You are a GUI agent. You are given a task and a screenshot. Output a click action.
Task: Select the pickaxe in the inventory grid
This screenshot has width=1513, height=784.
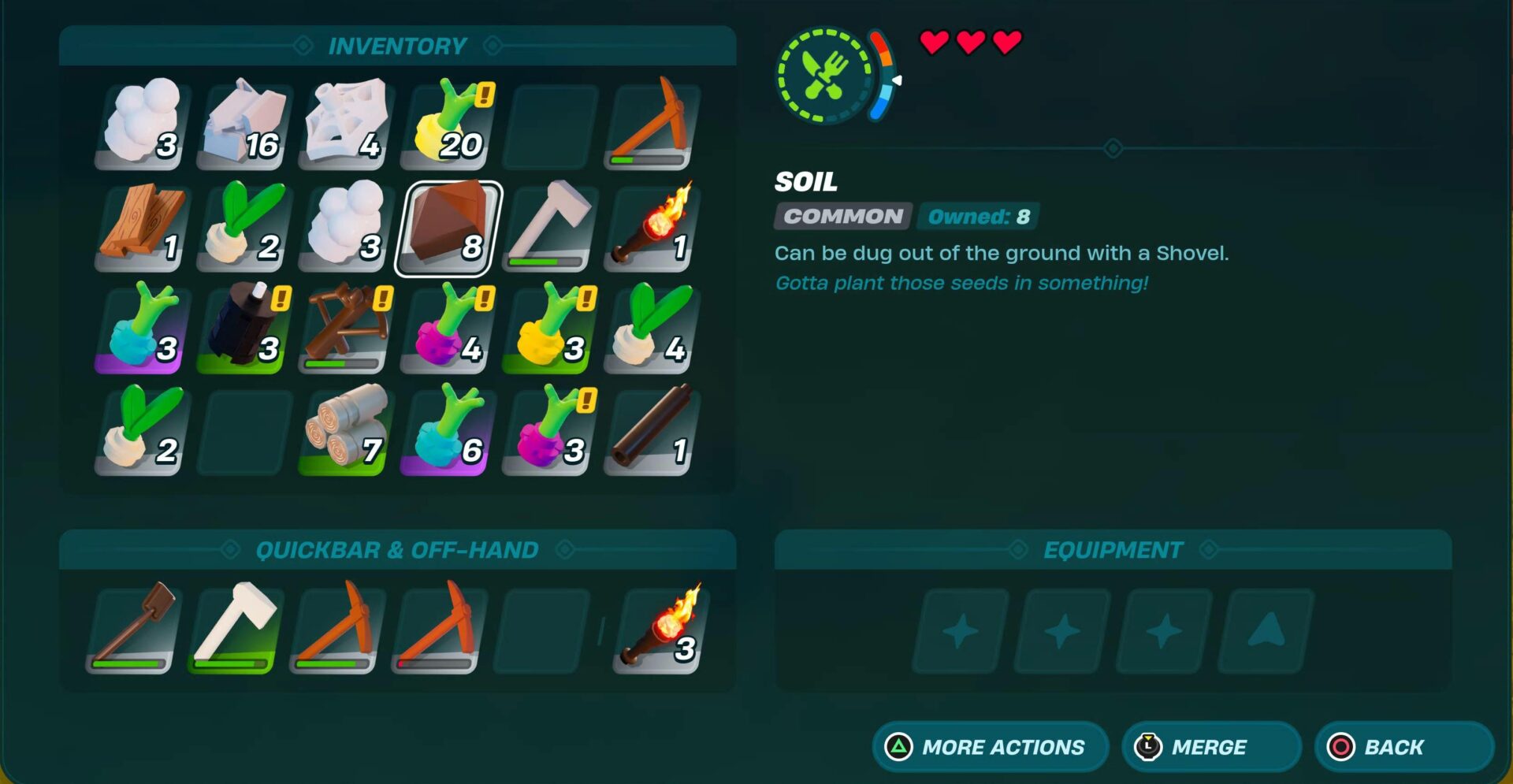(x=651, y=126)
